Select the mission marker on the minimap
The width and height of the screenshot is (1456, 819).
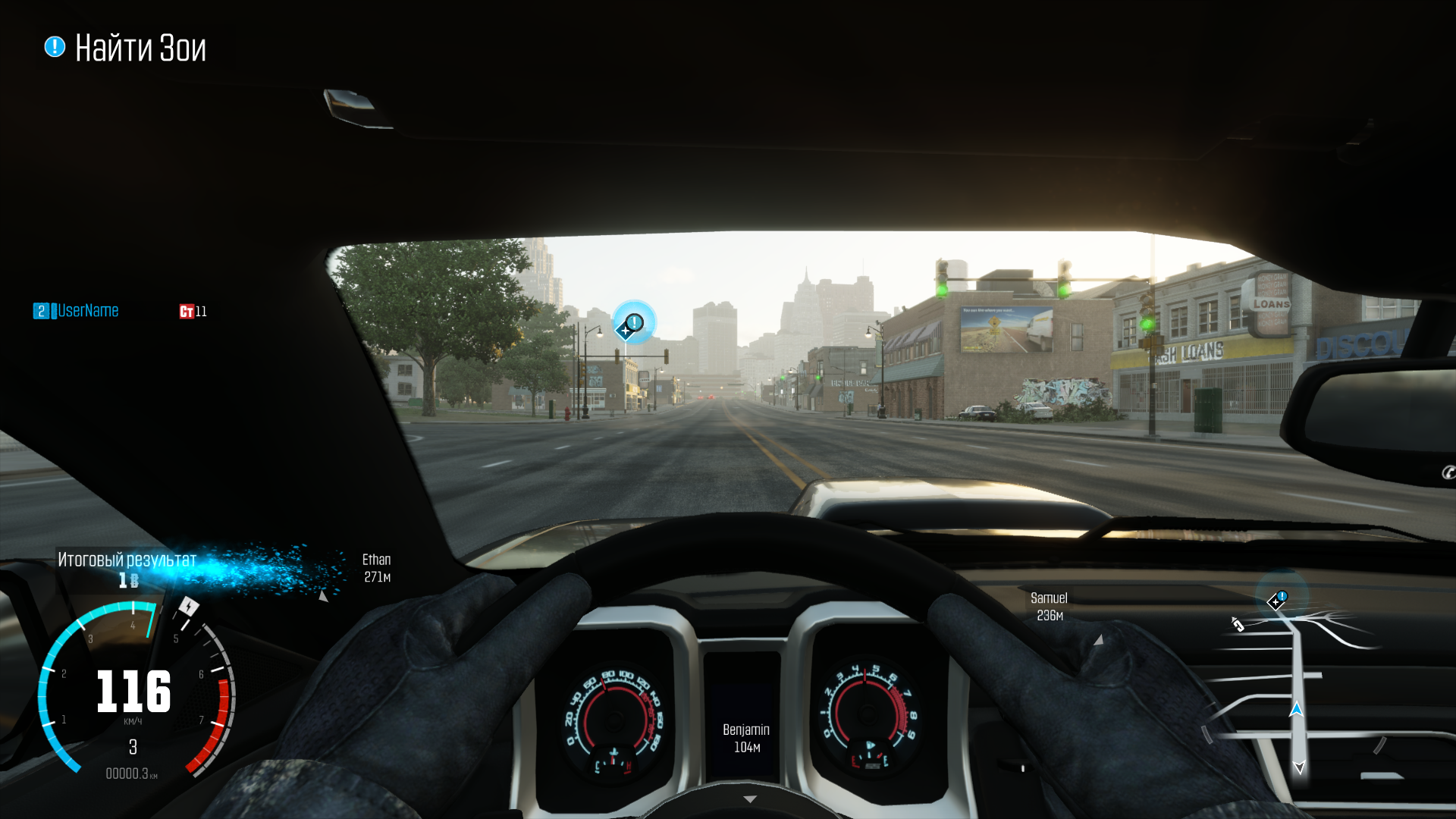click(1279, 600)
